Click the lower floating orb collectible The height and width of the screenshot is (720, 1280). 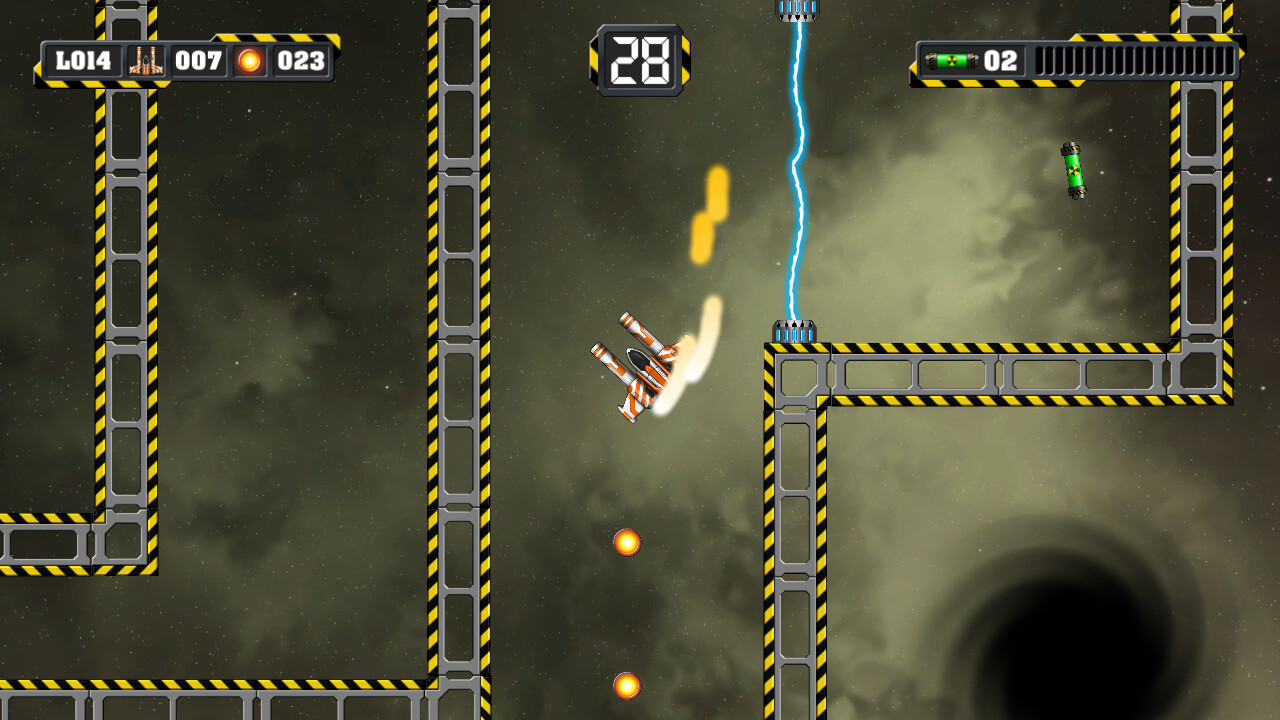(628, 688)
